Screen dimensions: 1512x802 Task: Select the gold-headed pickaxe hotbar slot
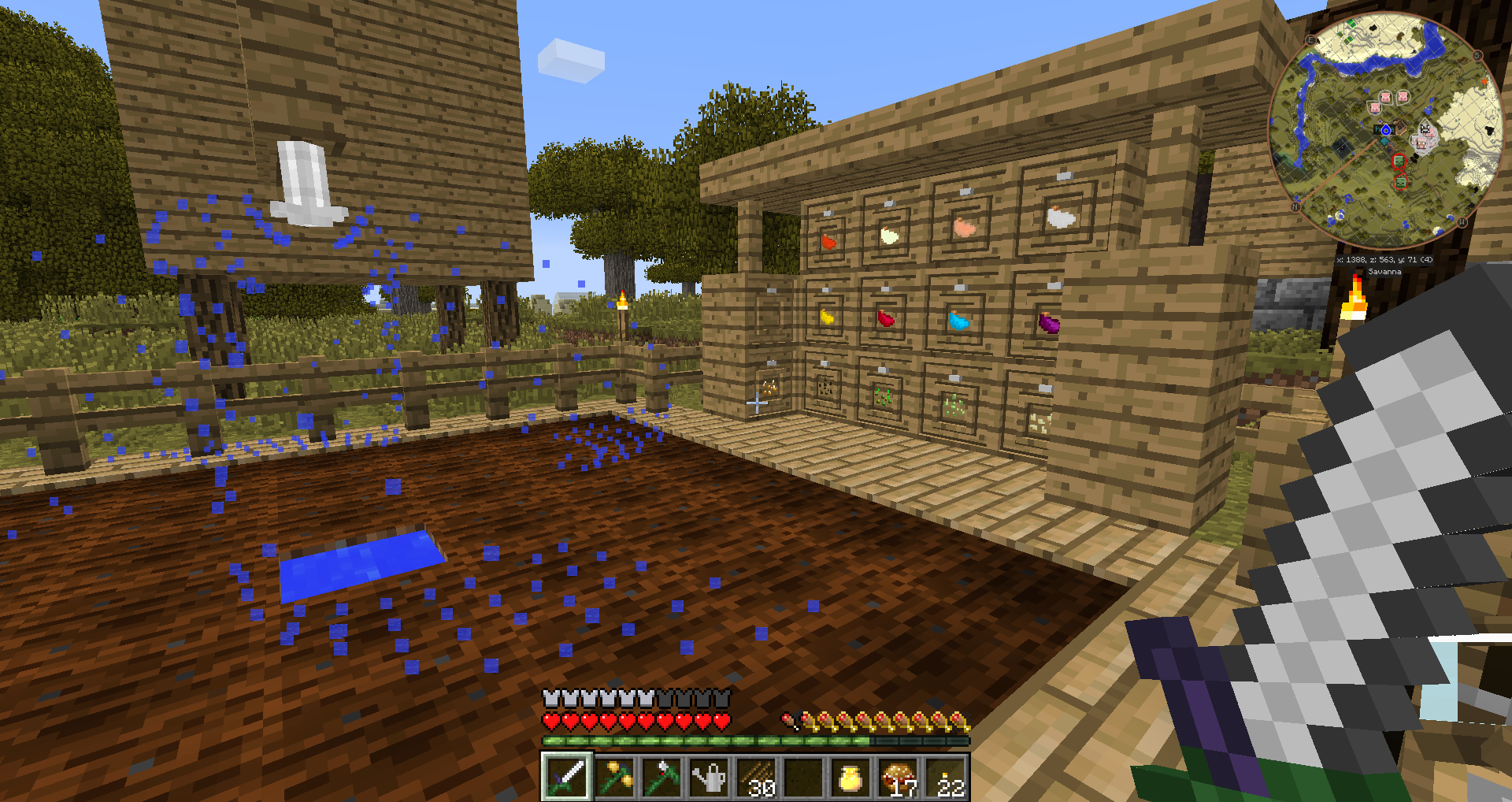click(x=614, y=776)
